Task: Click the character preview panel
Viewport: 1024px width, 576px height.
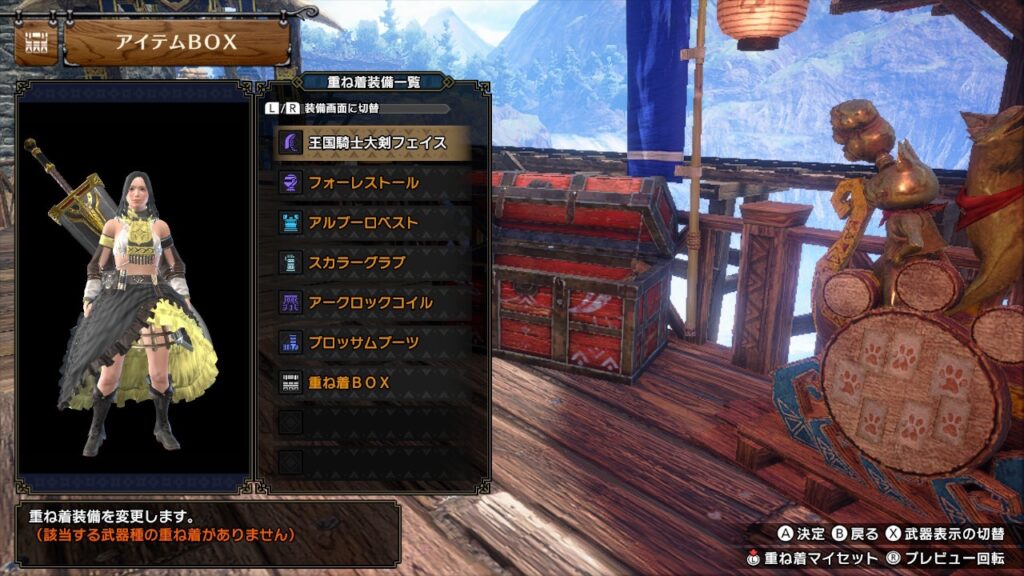Action: (x=133, y=290)
